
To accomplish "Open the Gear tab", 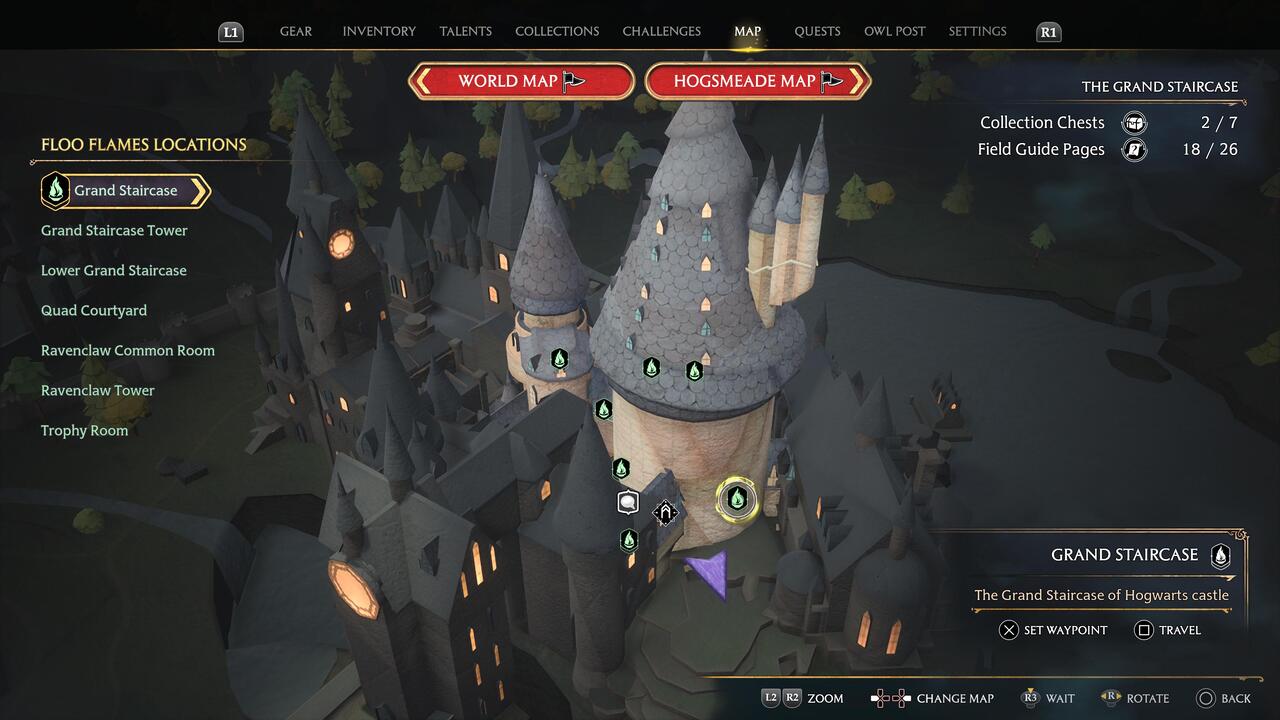I will (295, 31).
